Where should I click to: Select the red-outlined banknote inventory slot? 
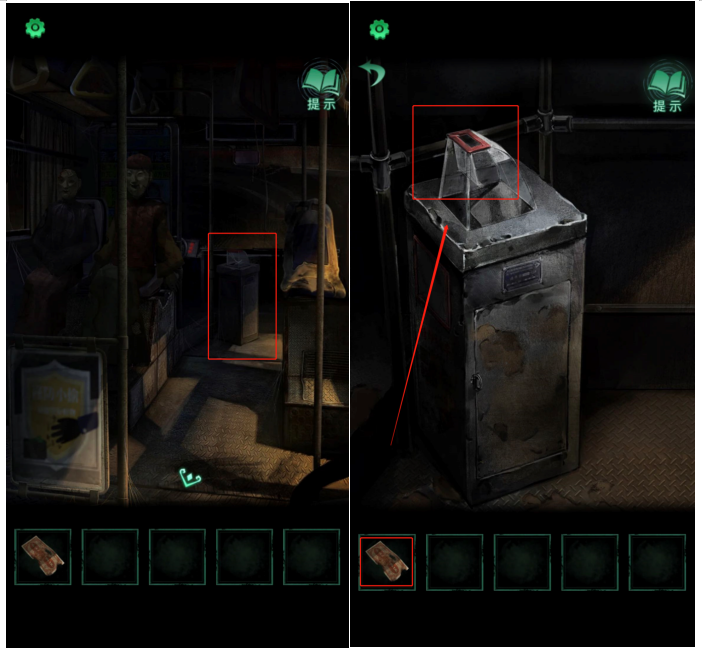[x=386, y=560]
